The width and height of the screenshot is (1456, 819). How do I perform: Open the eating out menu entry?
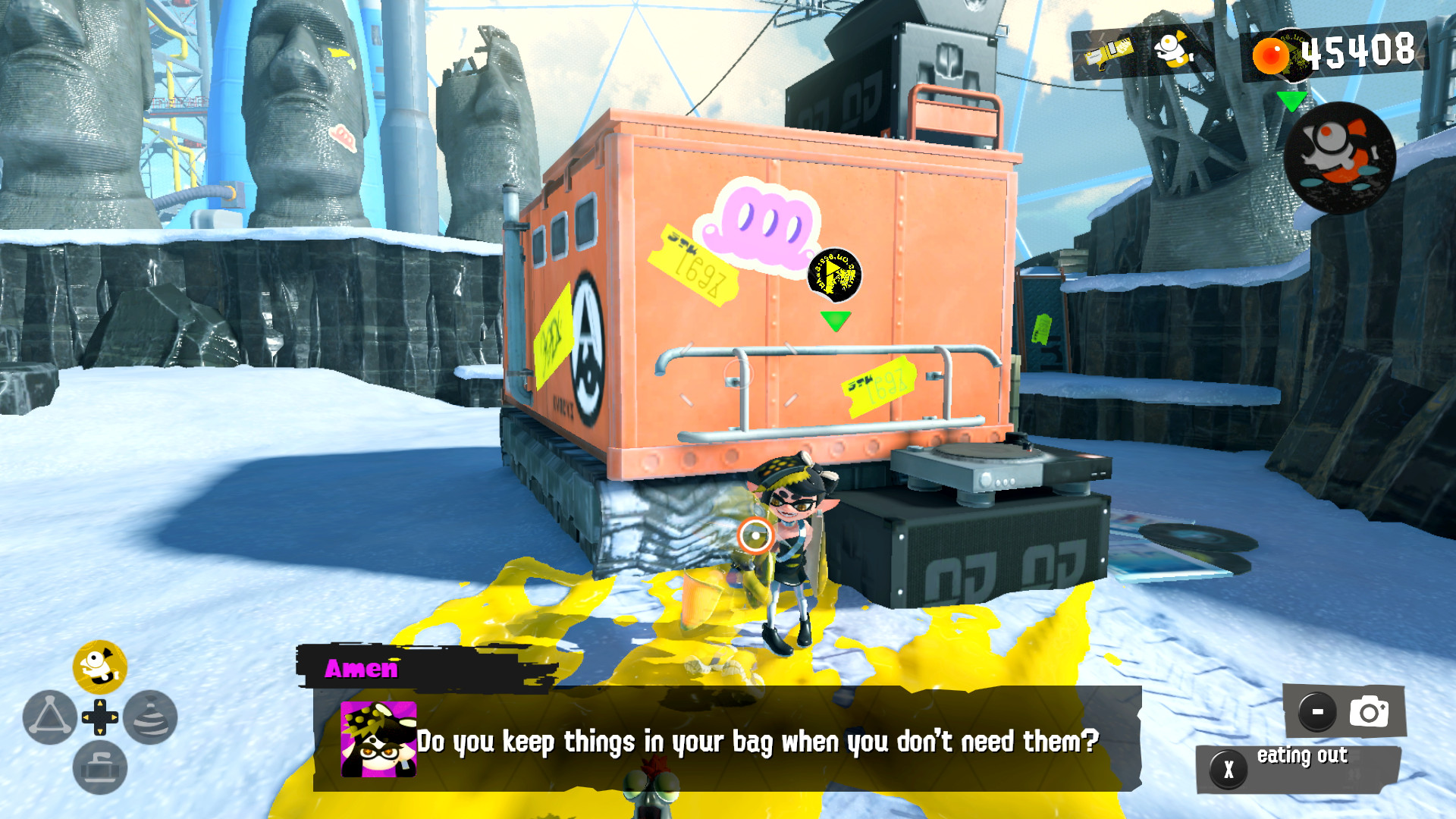coord(1301,756)
